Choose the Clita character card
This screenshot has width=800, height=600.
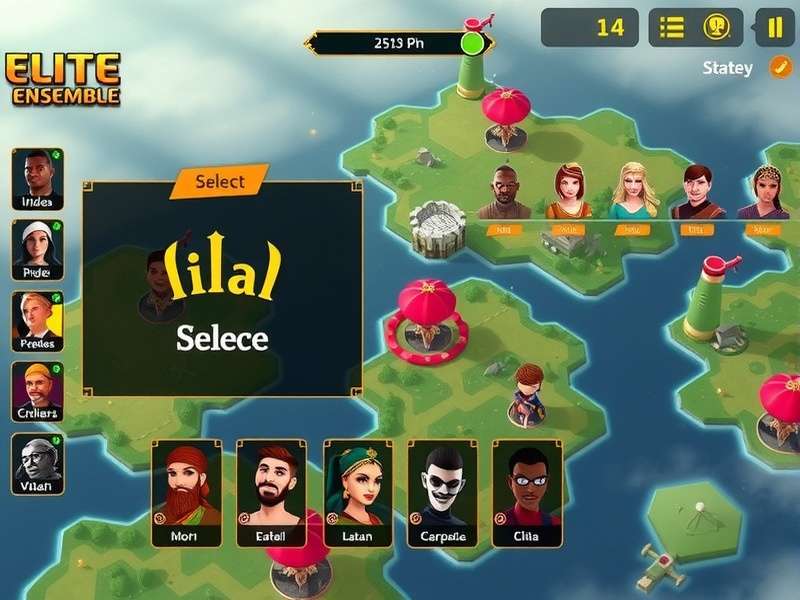pos(527,493)
